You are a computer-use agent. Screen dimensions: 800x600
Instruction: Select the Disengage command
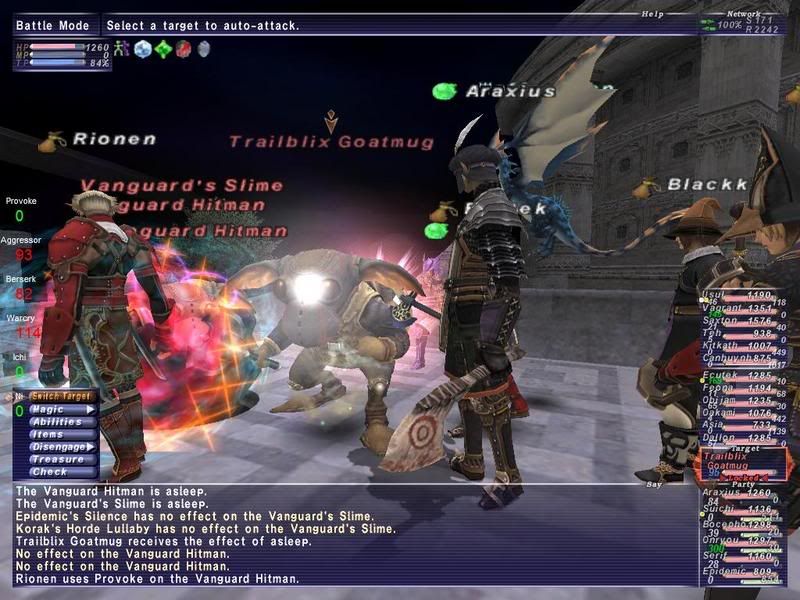point(58,447)
